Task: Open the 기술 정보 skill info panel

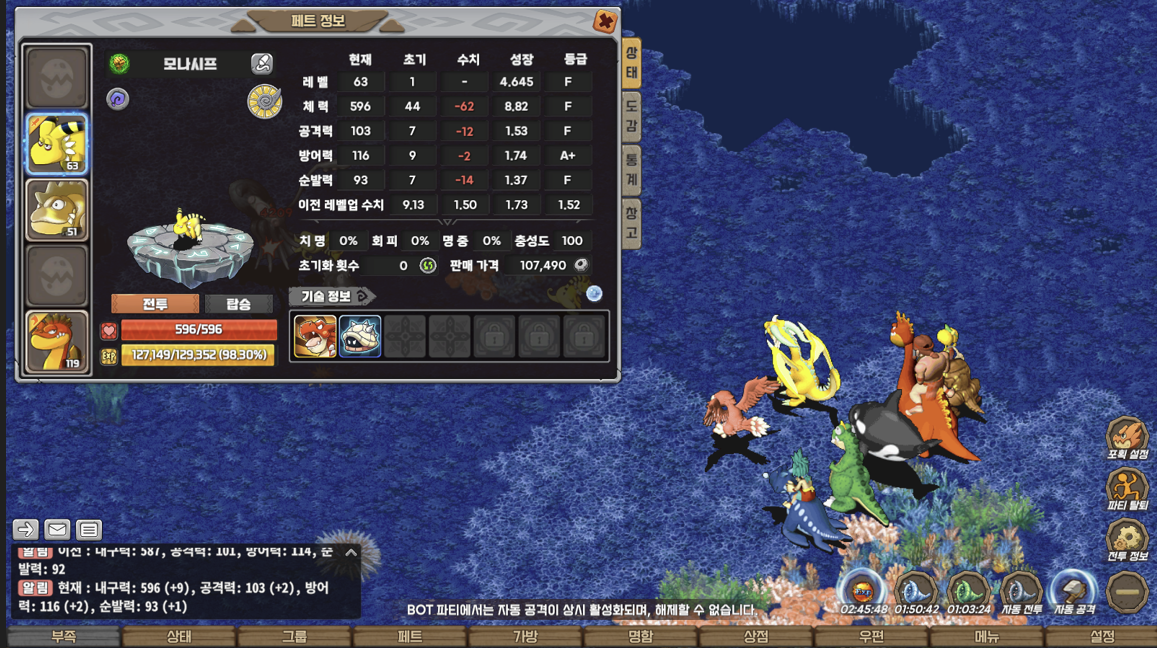Action: pyautogui.click(x=332, y=296)
